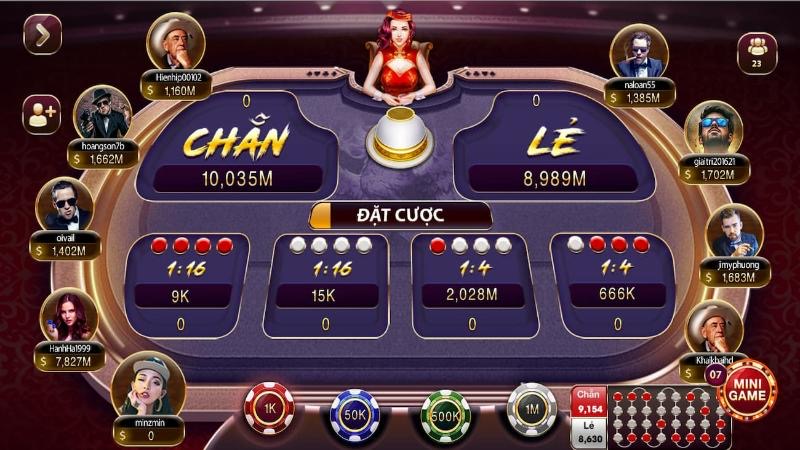View player Hienhip00102's avatar
The height and width of the screenshot is (450, 800).
click(x=176, y=41)
